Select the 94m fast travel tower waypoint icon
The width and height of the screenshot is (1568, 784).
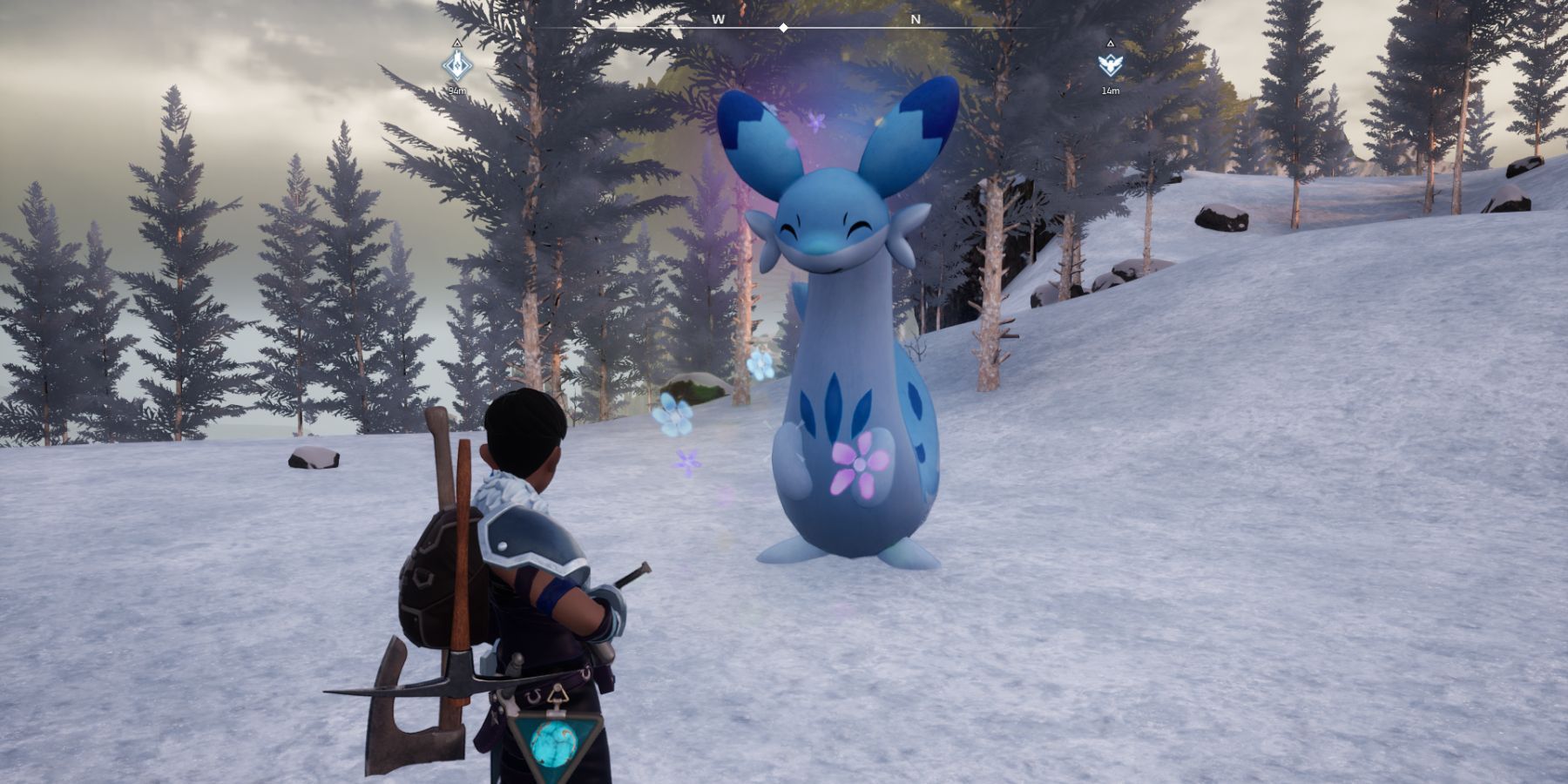pos(456,65)
